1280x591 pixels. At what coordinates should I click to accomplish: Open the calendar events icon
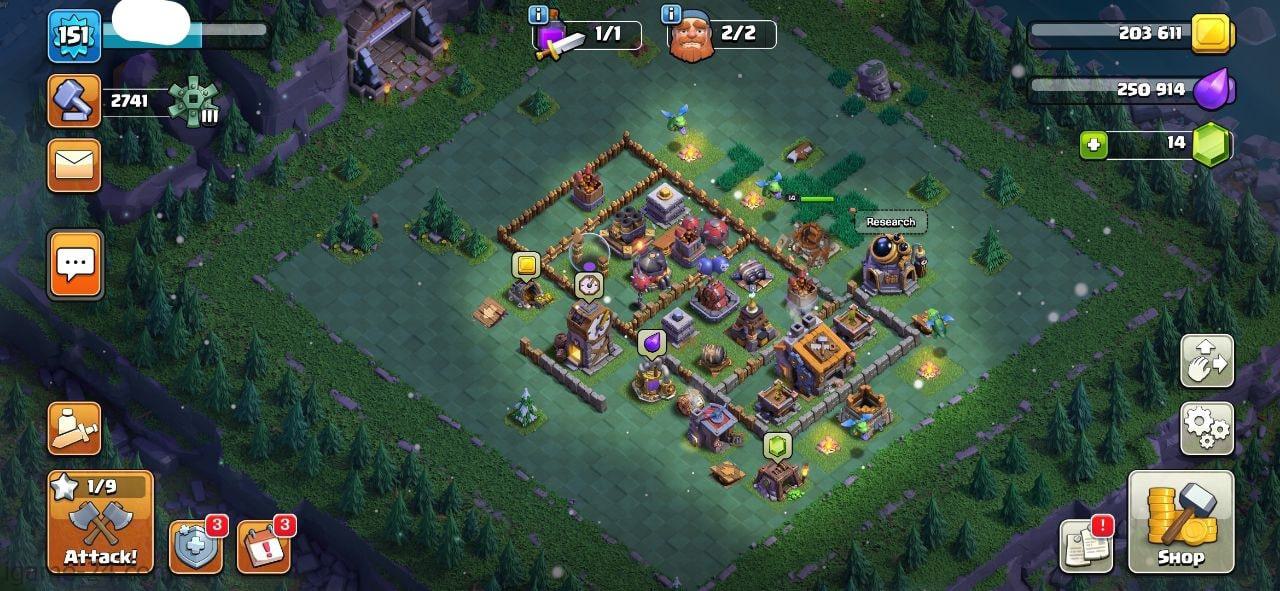(x=263, y=547)
